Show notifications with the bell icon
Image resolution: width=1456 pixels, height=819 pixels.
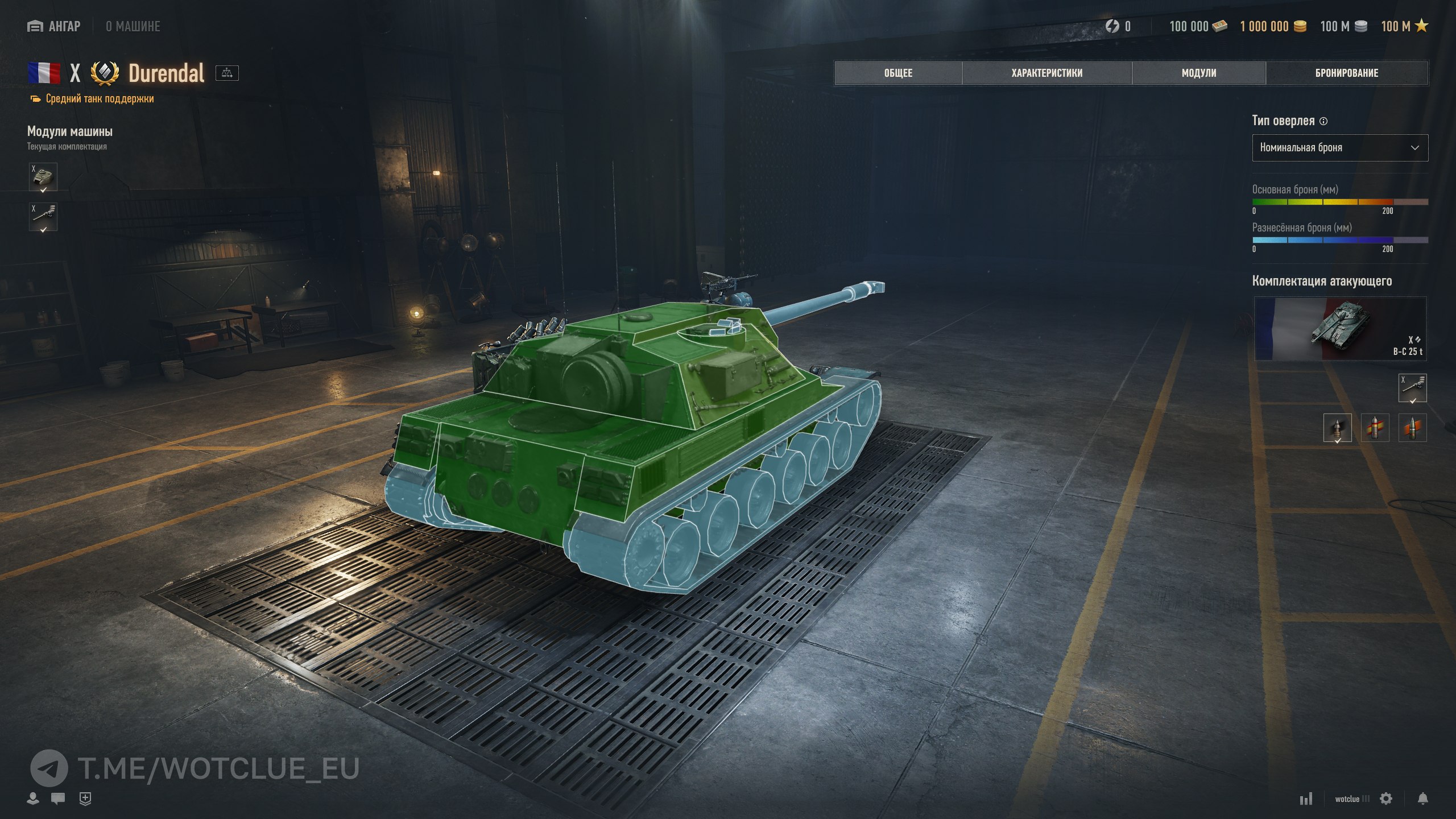pyautogui.click(x=1422, y=799)
